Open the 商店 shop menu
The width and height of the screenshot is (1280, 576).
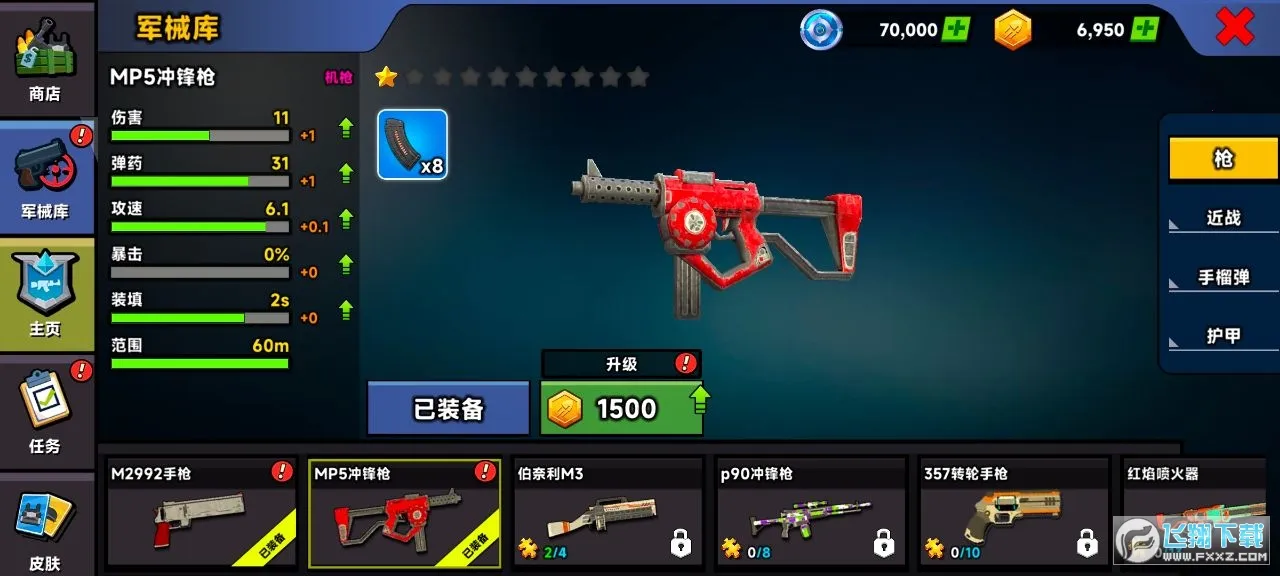point(45,58)
